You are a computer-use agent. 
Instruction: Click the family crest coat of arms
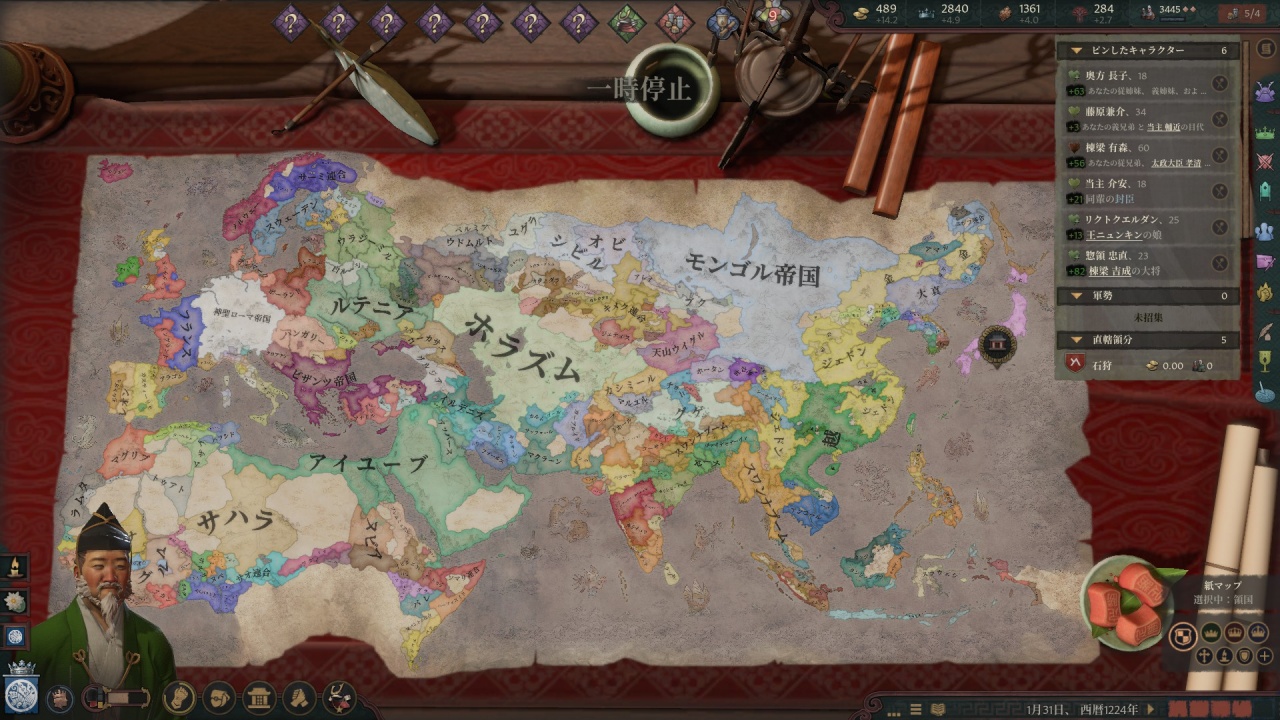tap(20, 693)
